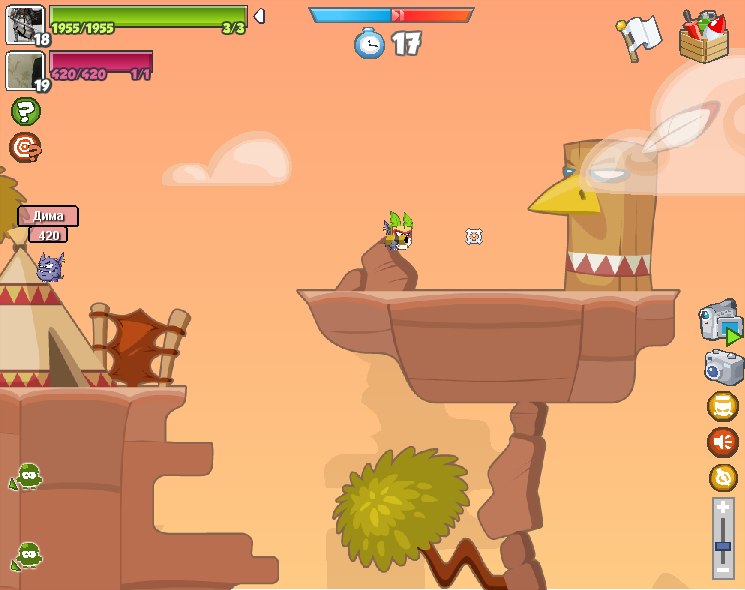Click the white surrender flag

coord(640,37)
